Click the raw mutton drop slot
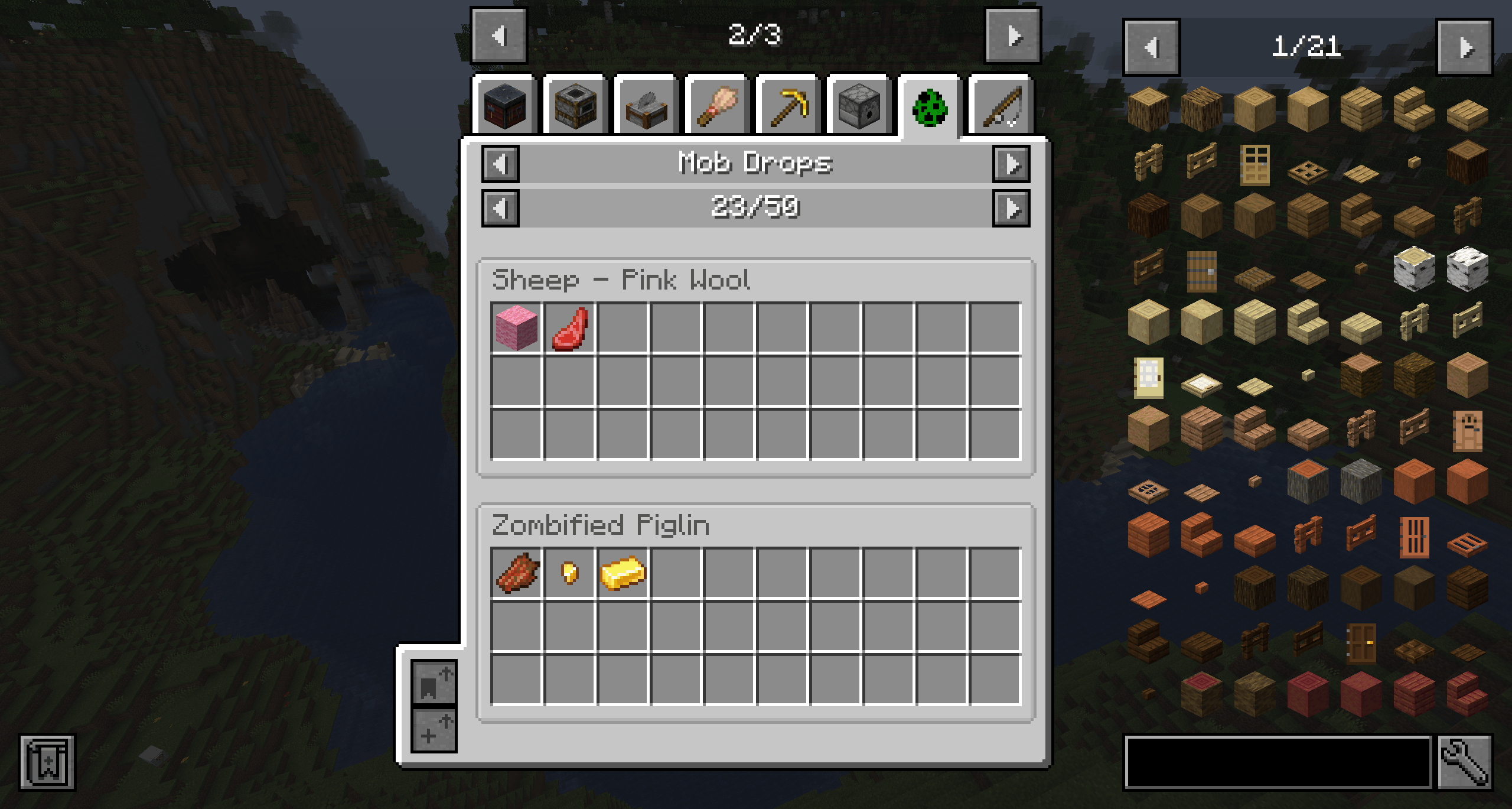This screenshot has width=1512, height=809. pyautogui.click(x=569, y=328)
